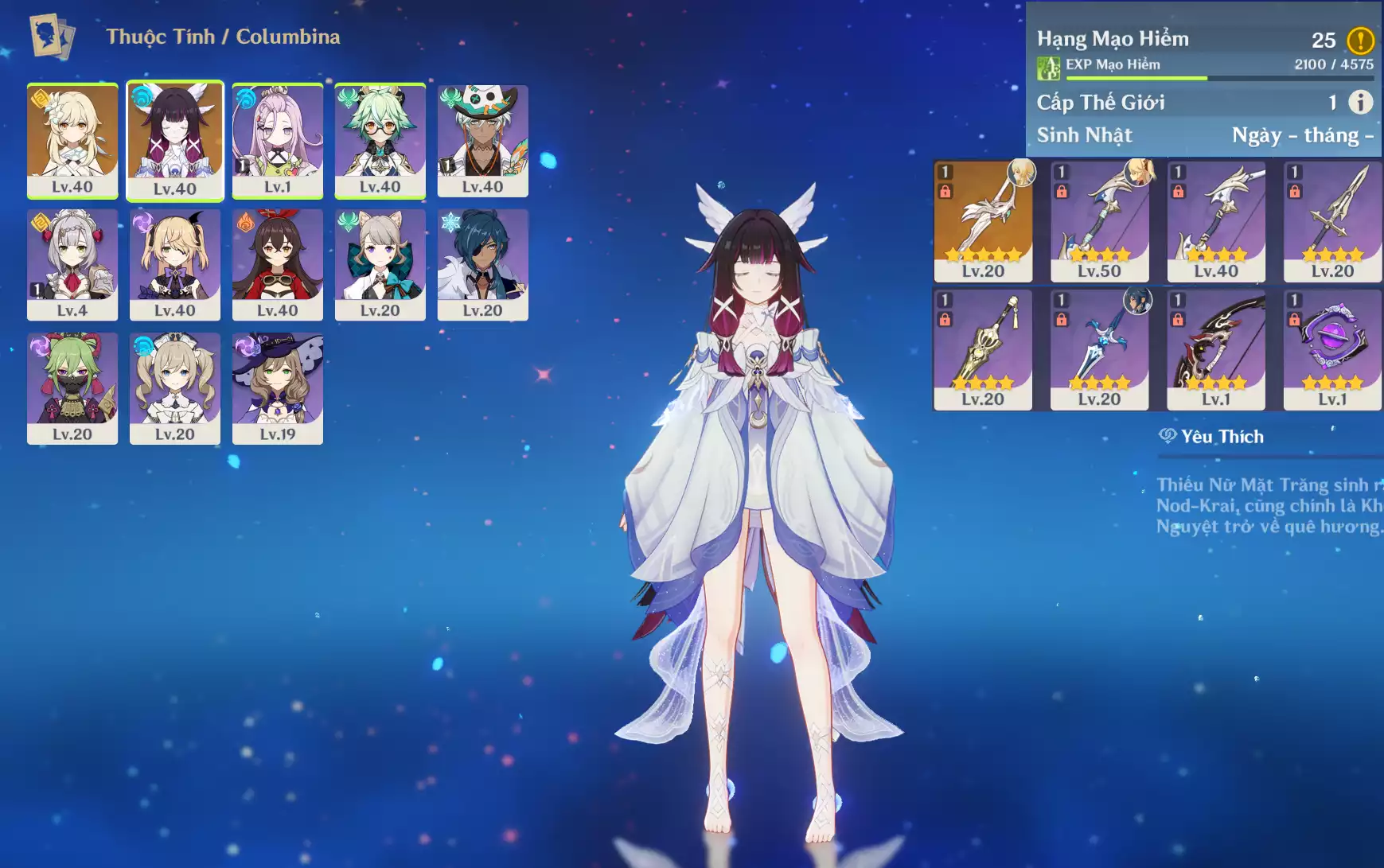Select Columbina's portrait in the character grid
This screenshot has width=1384, height=868.
pos(175,140)
